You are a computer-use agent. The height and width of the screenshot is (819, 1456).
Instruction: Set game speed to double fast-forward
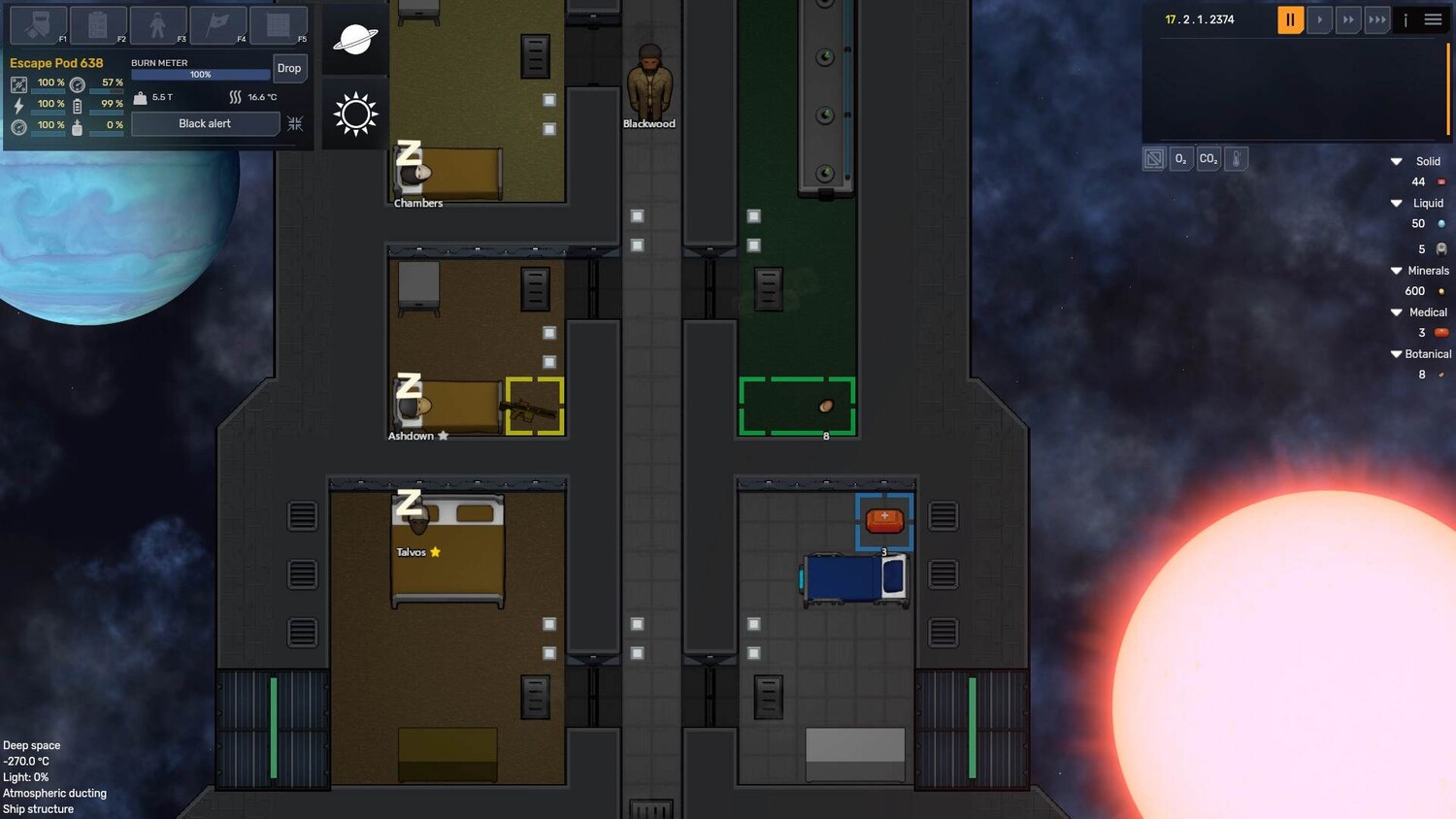(1348, 19)
